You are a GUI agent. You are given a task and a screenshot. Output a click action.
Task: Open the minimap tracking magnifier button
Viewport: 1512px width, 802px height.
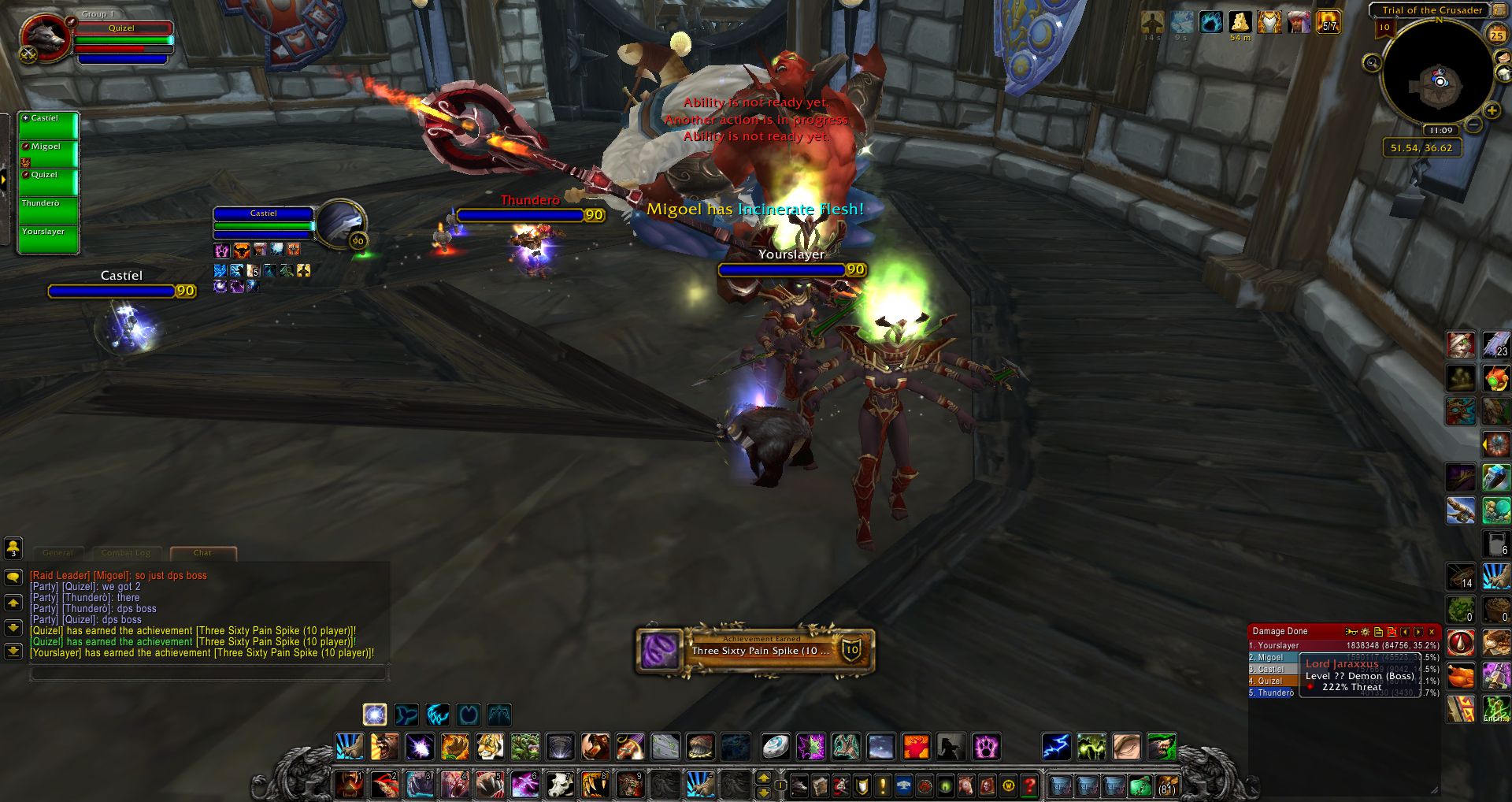pos(1372,63)
